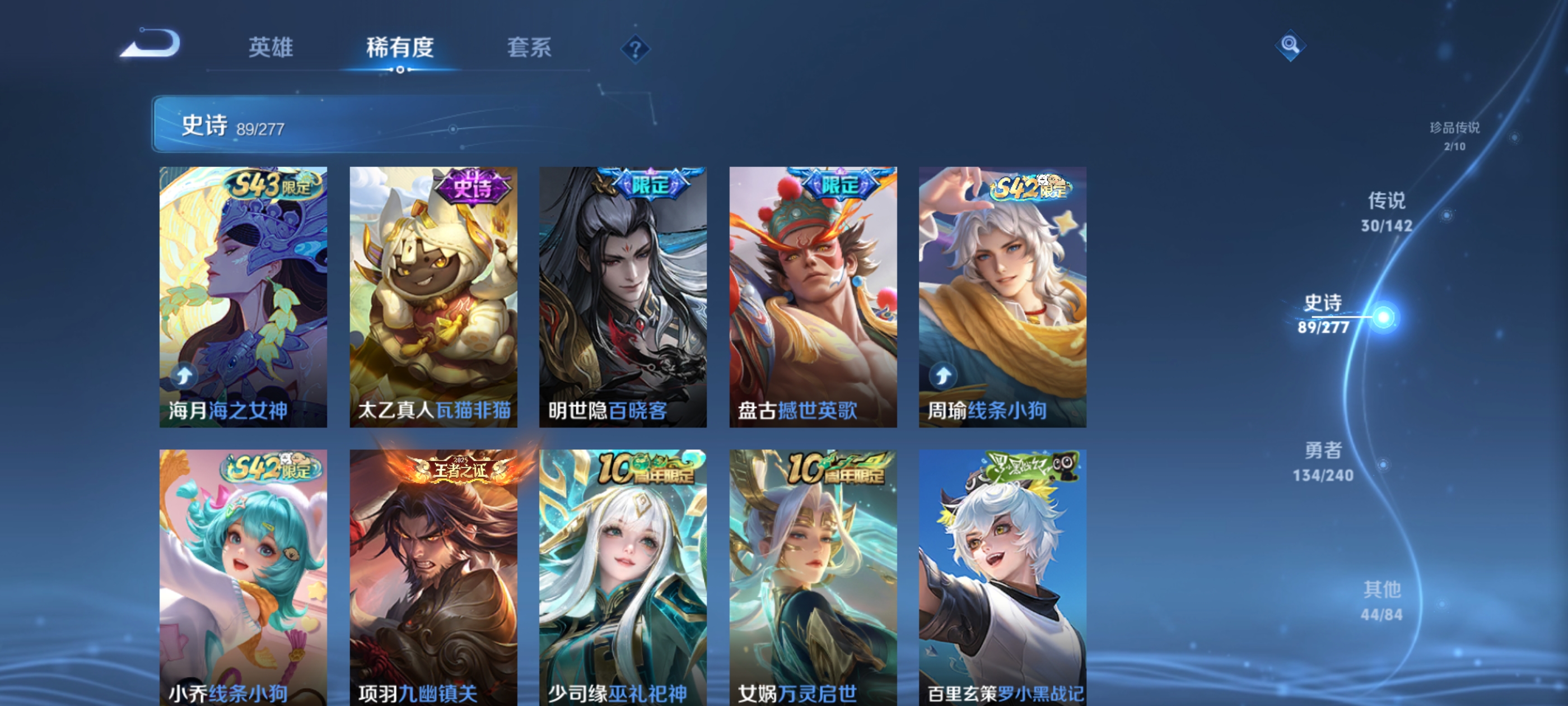Select the 珍品传说 rarity node on right sidebar
Image resolution: width=1568 pixels, height=706 pixels.
click(1454, 135)
